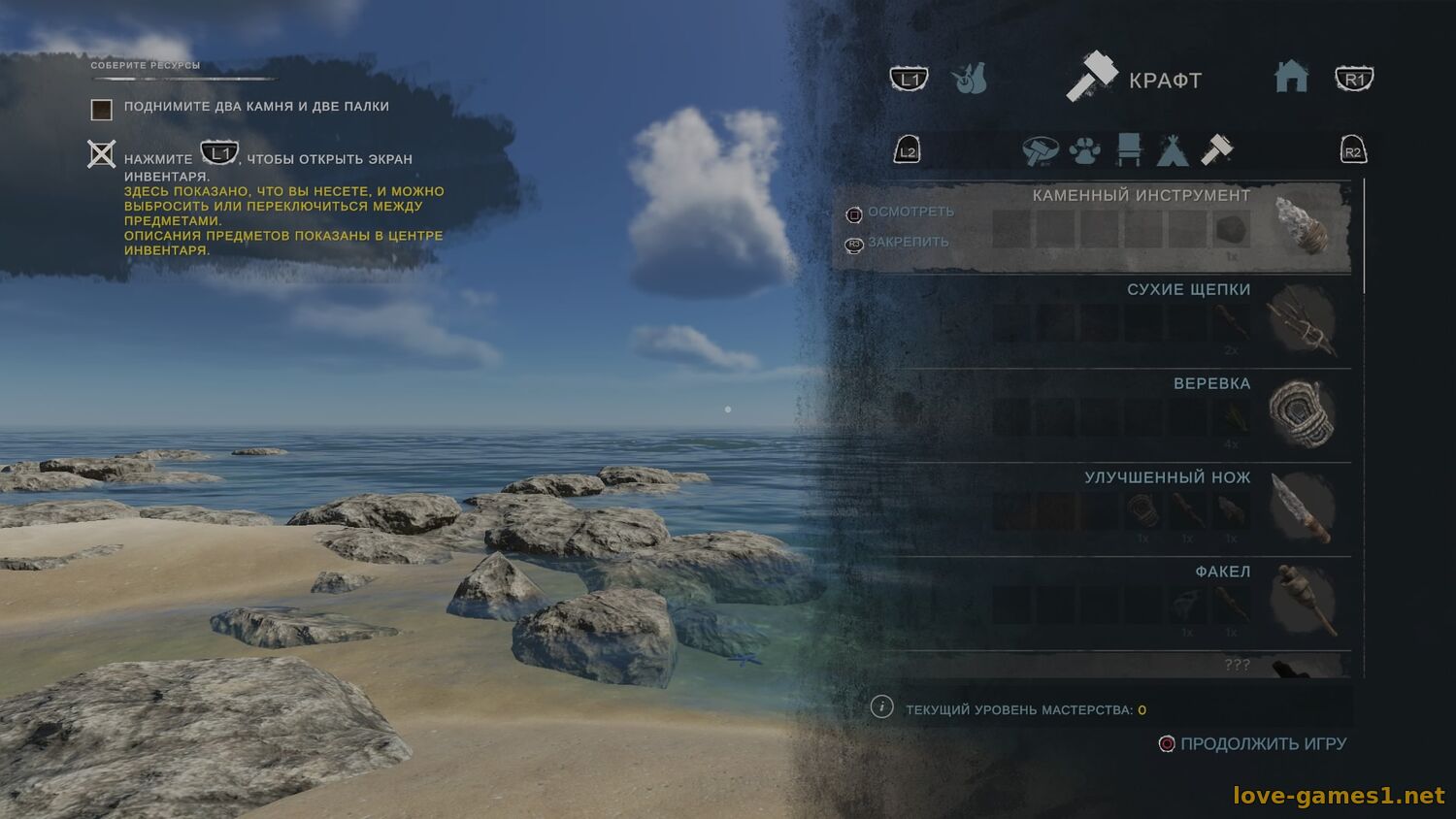Click the mastery level info icon
1456x819 pixels.
coord(881,707)
